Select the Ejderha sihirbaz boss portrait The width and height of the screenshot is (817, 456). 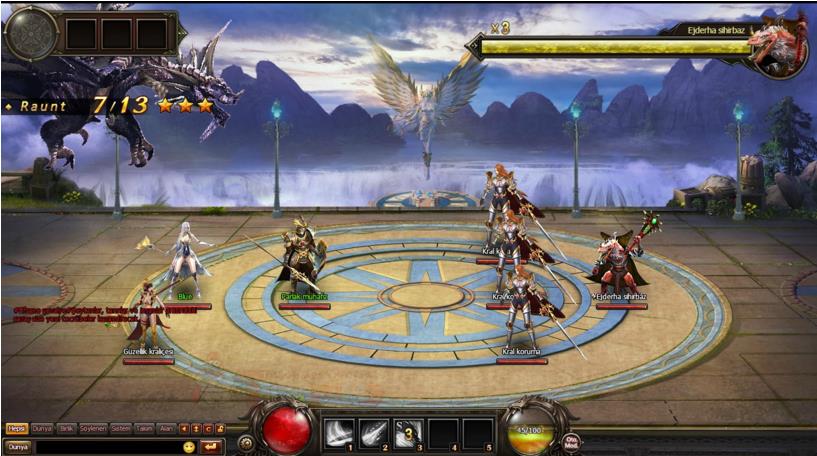(x=779, y=45)
